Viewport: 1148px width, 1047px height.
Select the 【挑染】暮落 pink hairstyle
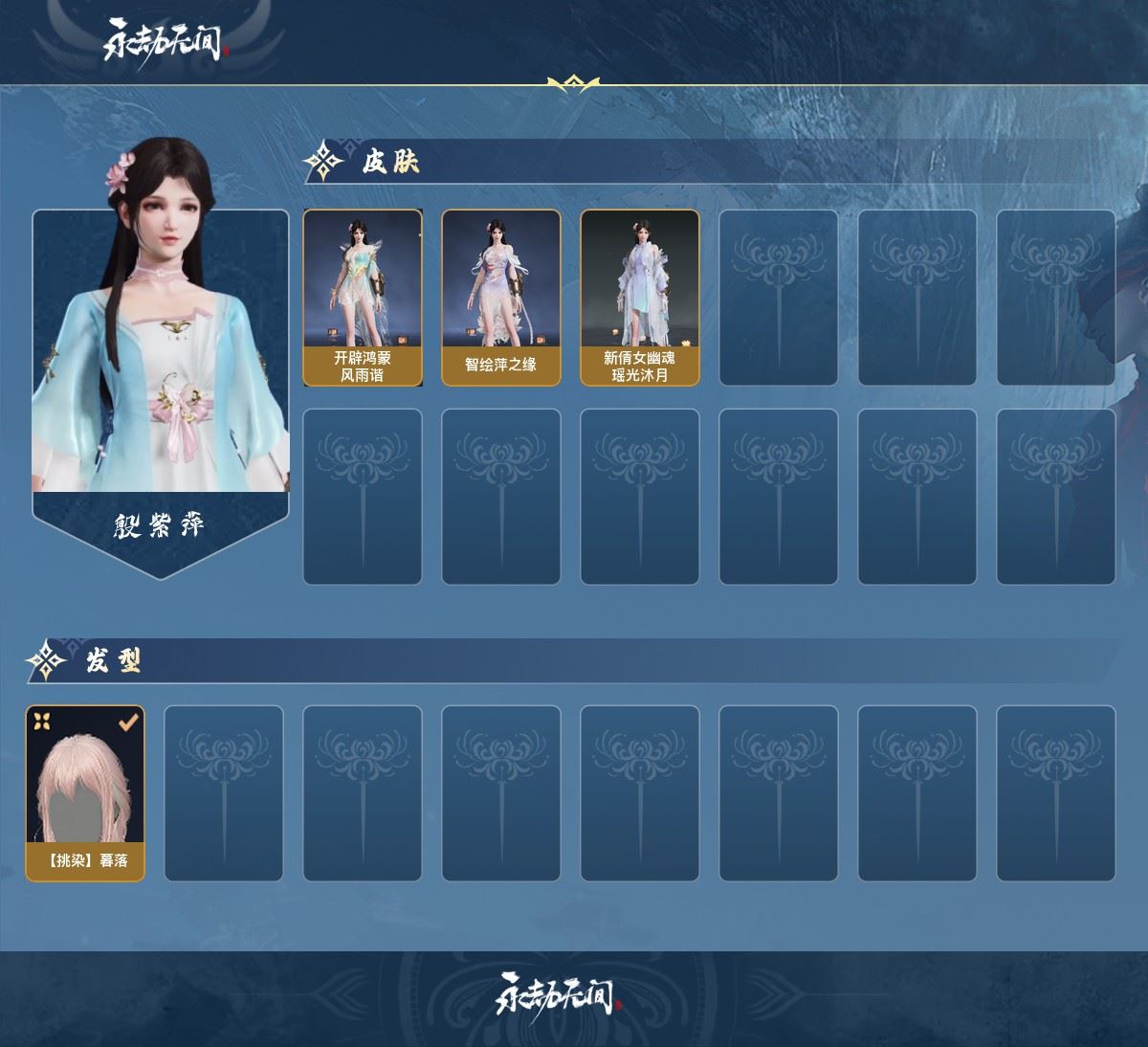pyautogui.click(x=85, y=793)
